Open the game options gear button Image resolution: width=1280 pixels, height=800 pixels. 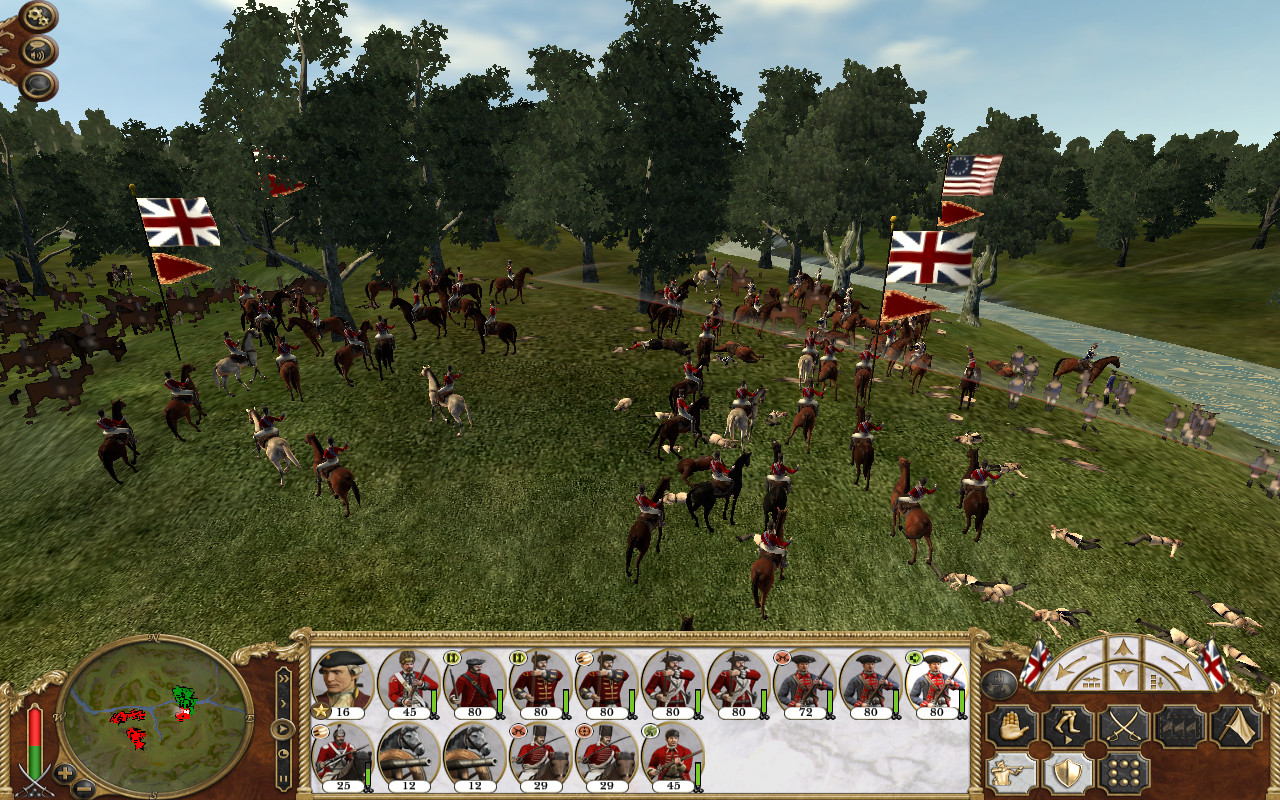(x=38, y=17)
